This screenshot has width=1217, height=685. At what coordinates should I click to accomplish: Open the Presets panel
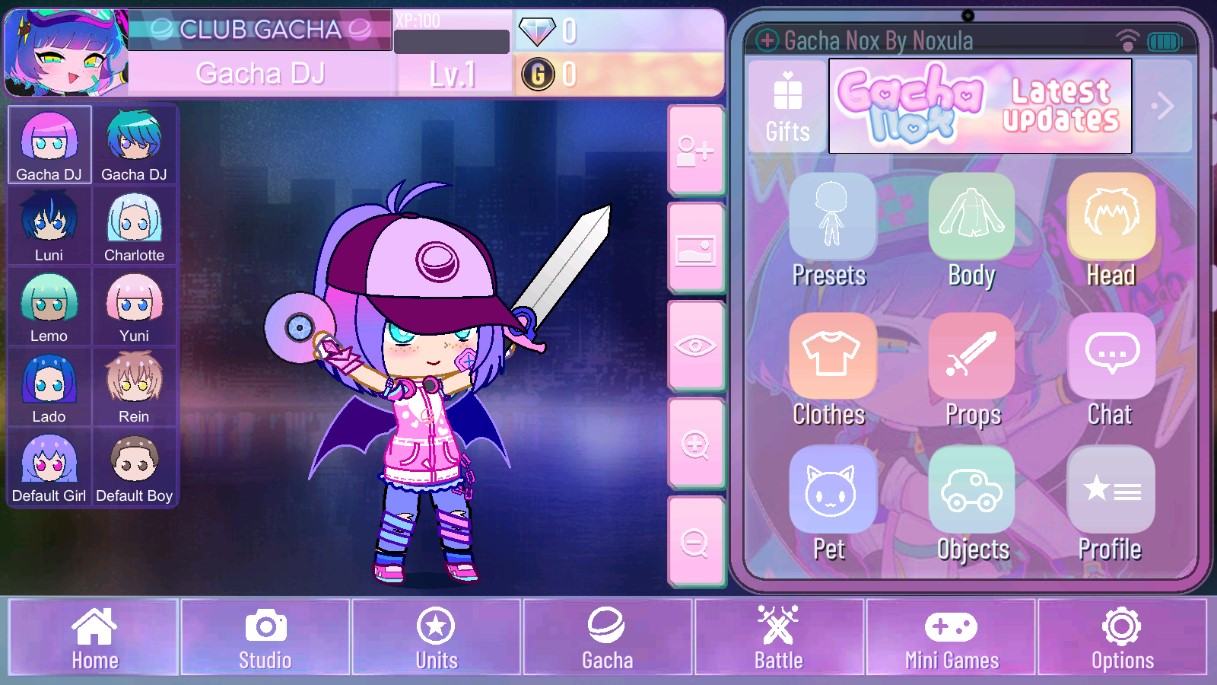click(x=830, y=230)
